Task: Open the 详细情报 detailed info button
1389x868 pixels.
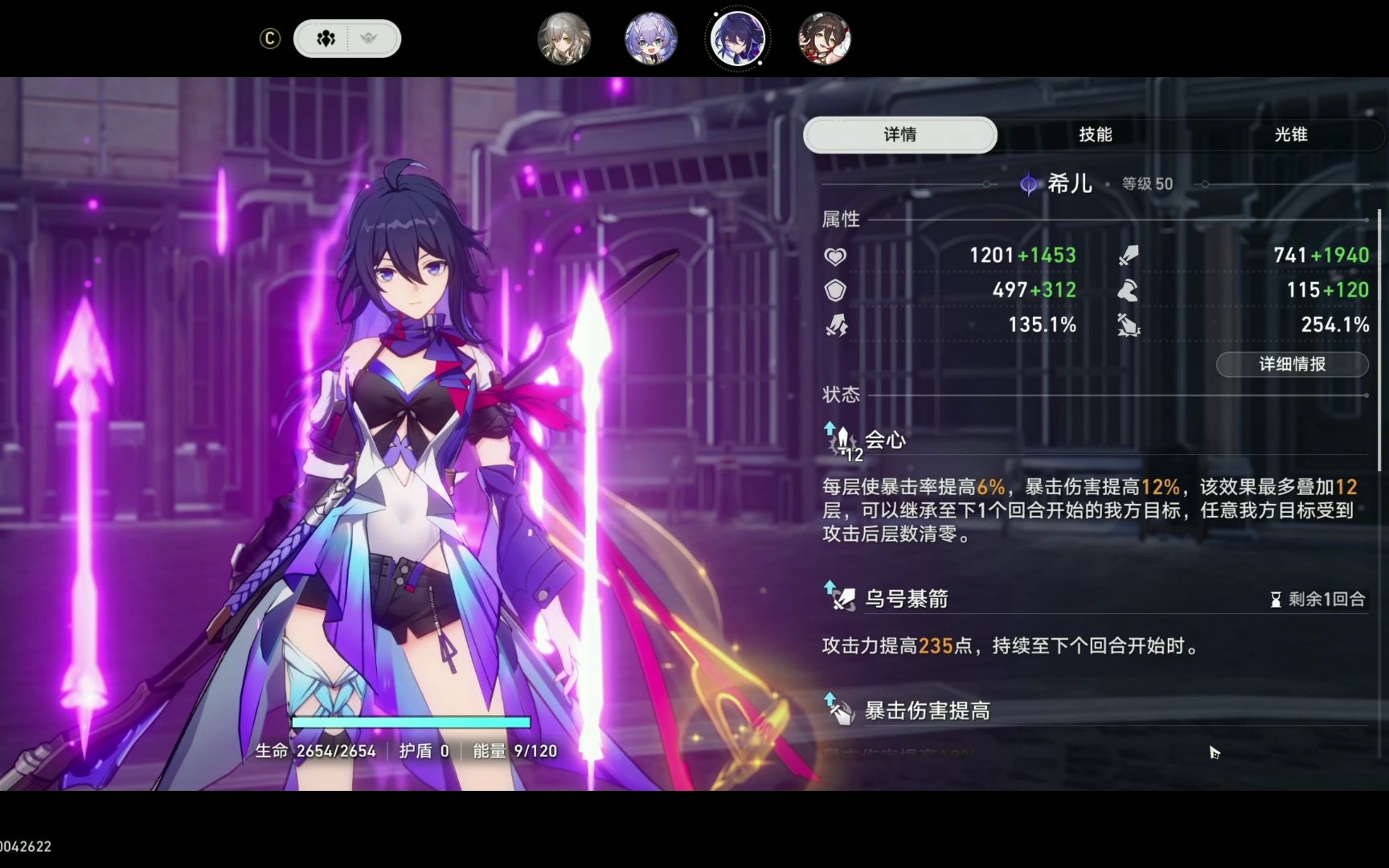Action: pyautogui.click(x=1292, y=364)
